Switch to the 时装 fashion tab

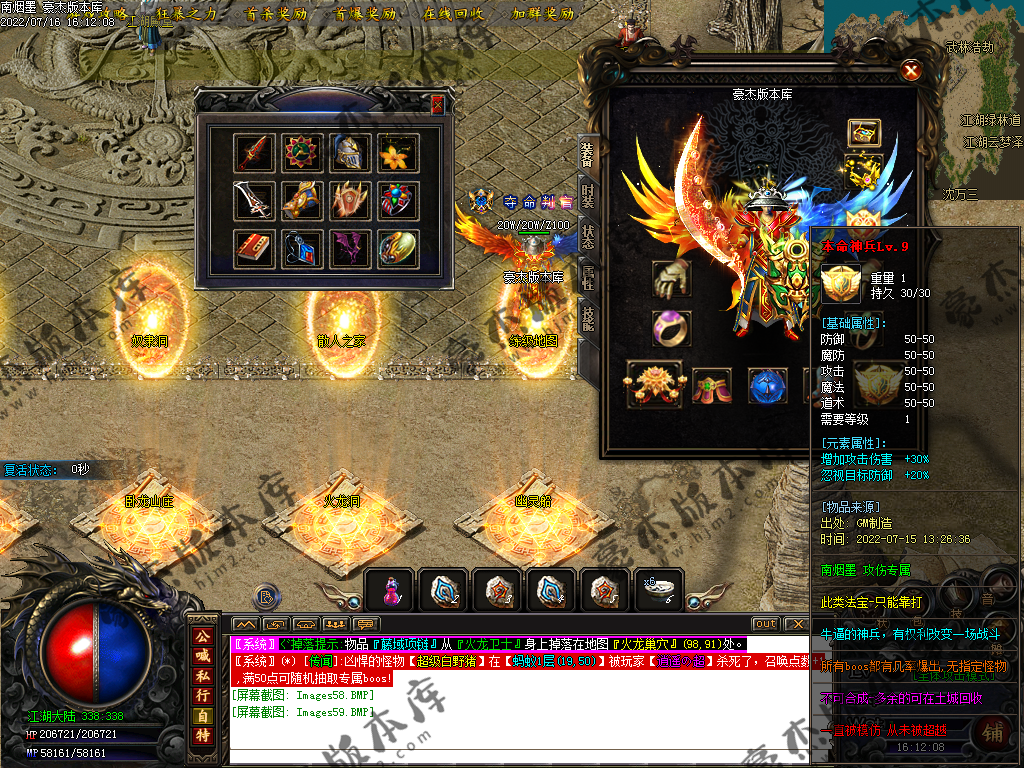click(588, 195)
